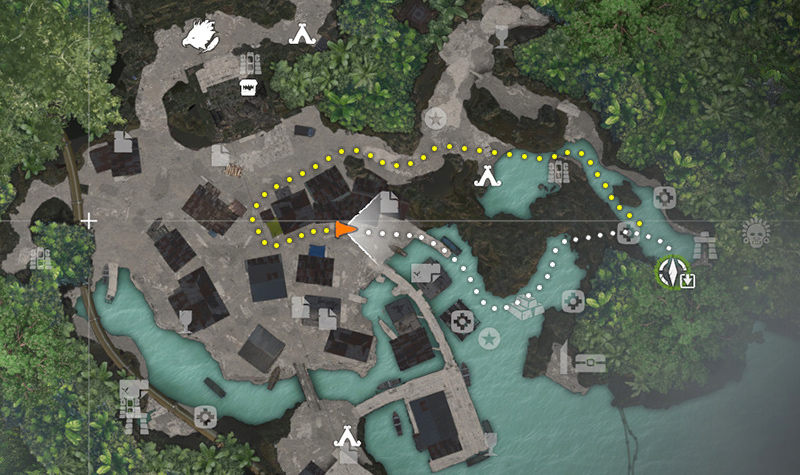The width and height of the screenshot is (800, 475).
Task: Select the treasure chest marker
Action: (x=590, y=361)
